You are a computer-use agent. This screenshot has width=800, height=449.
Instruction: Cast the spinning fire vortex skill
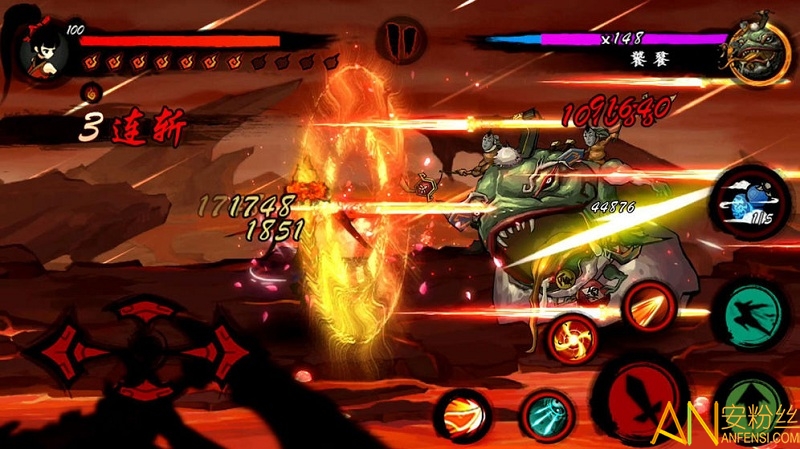tap(572, 337)
